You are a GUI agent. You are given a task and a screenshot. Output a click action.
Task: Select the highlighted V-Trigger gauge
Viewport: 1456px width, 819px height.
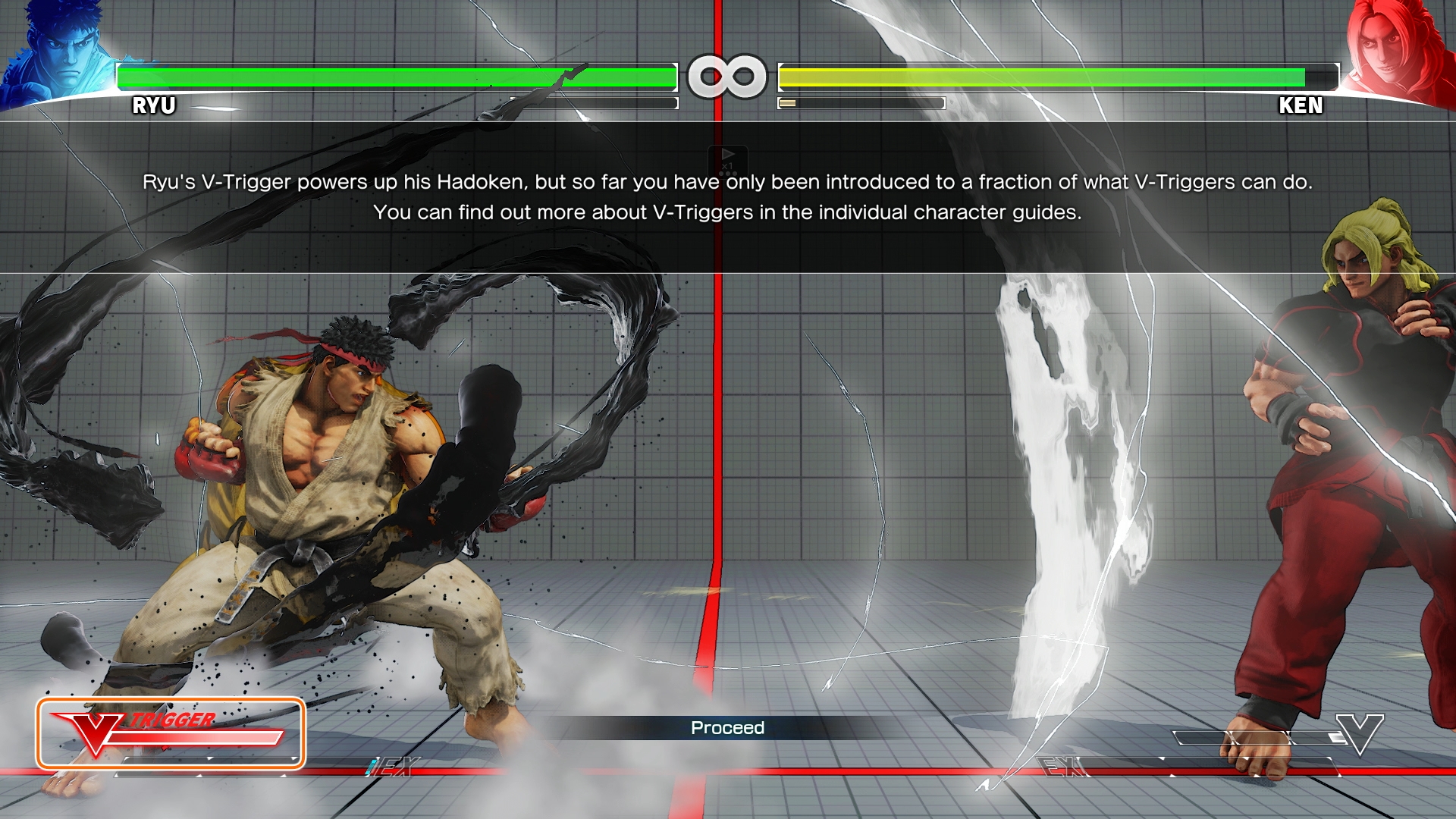pos(171,733)
